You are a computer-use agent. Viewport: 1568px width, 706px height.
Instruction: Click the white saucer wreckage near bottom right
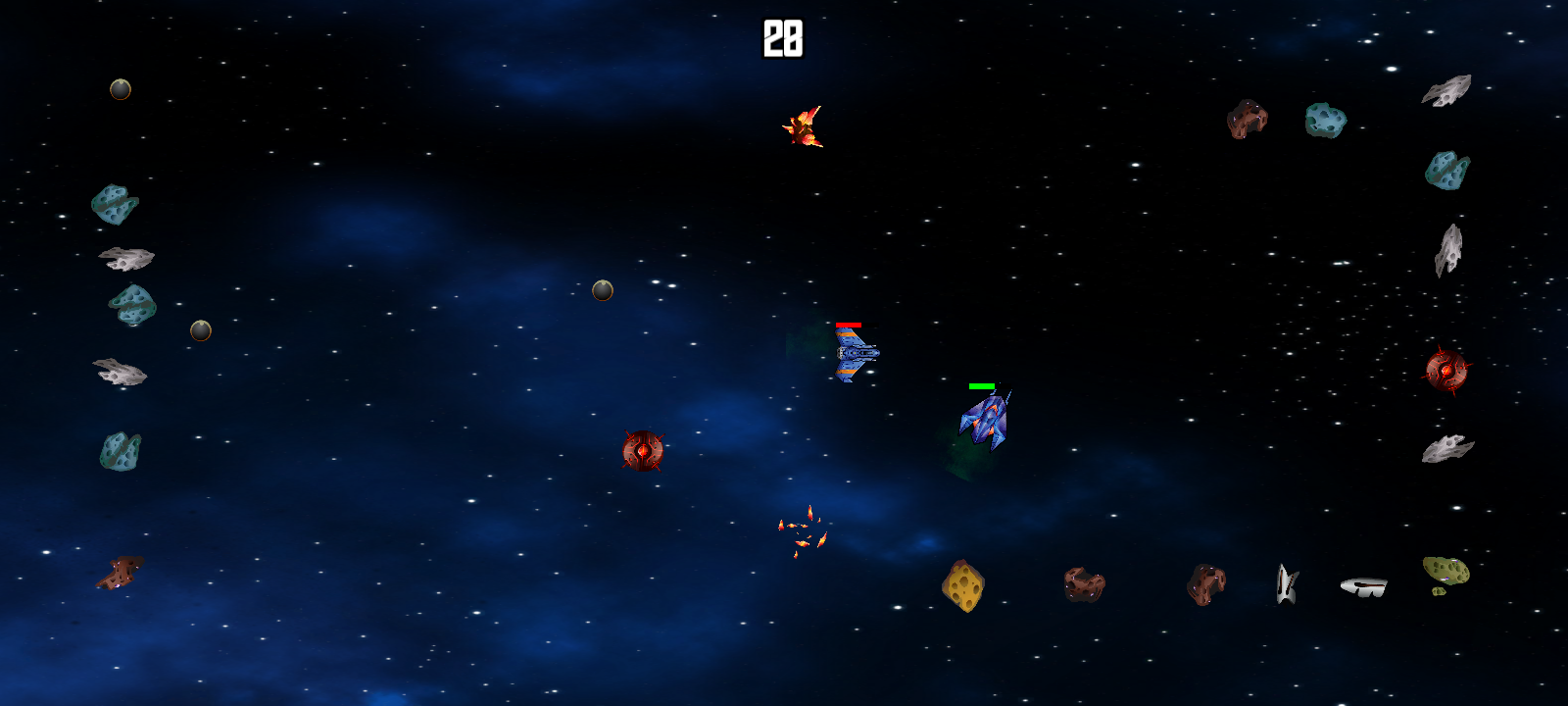click(1364, 584)
